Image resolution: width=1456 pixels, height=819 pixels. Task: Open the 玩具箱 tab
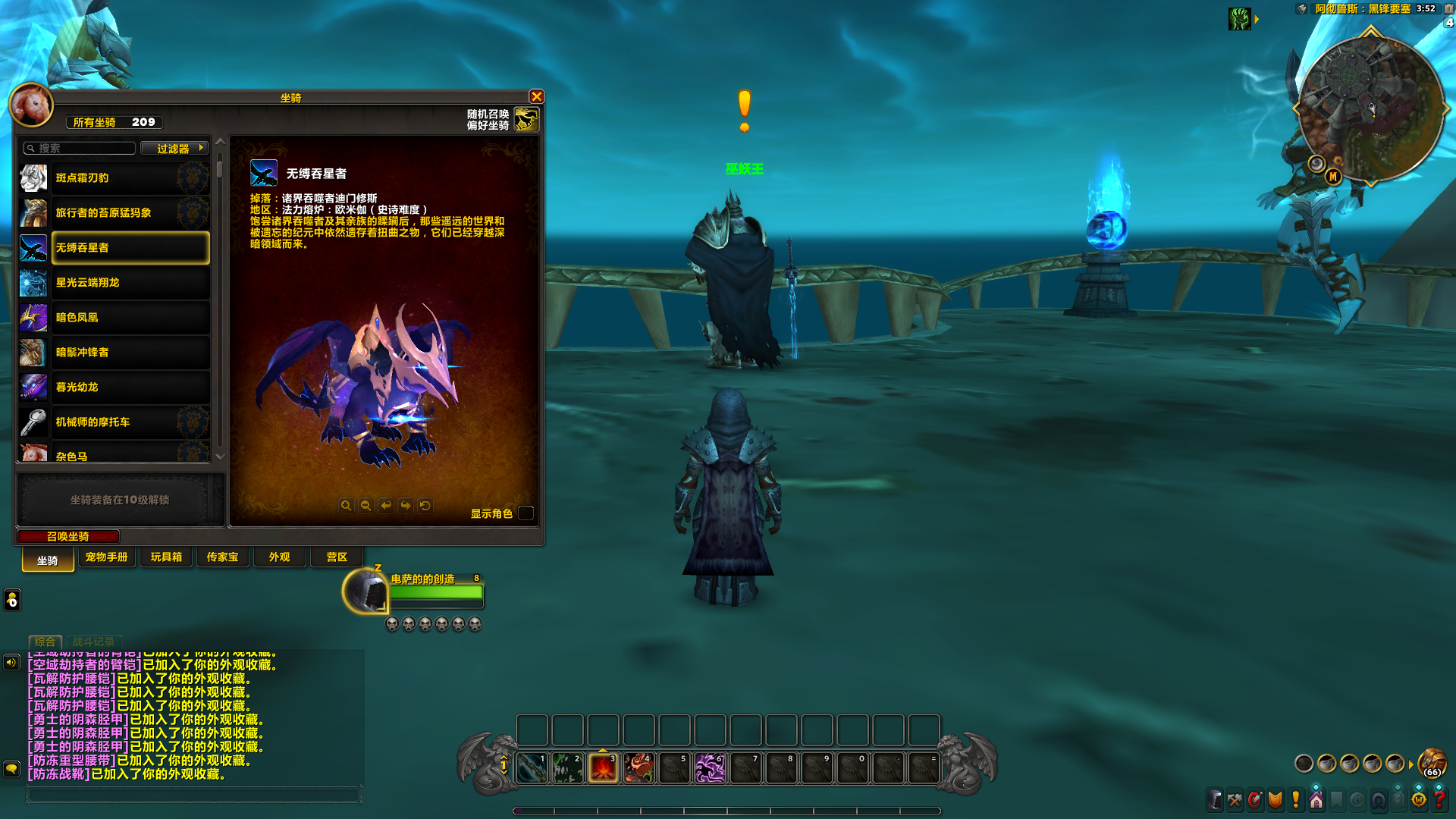(166, 557)
